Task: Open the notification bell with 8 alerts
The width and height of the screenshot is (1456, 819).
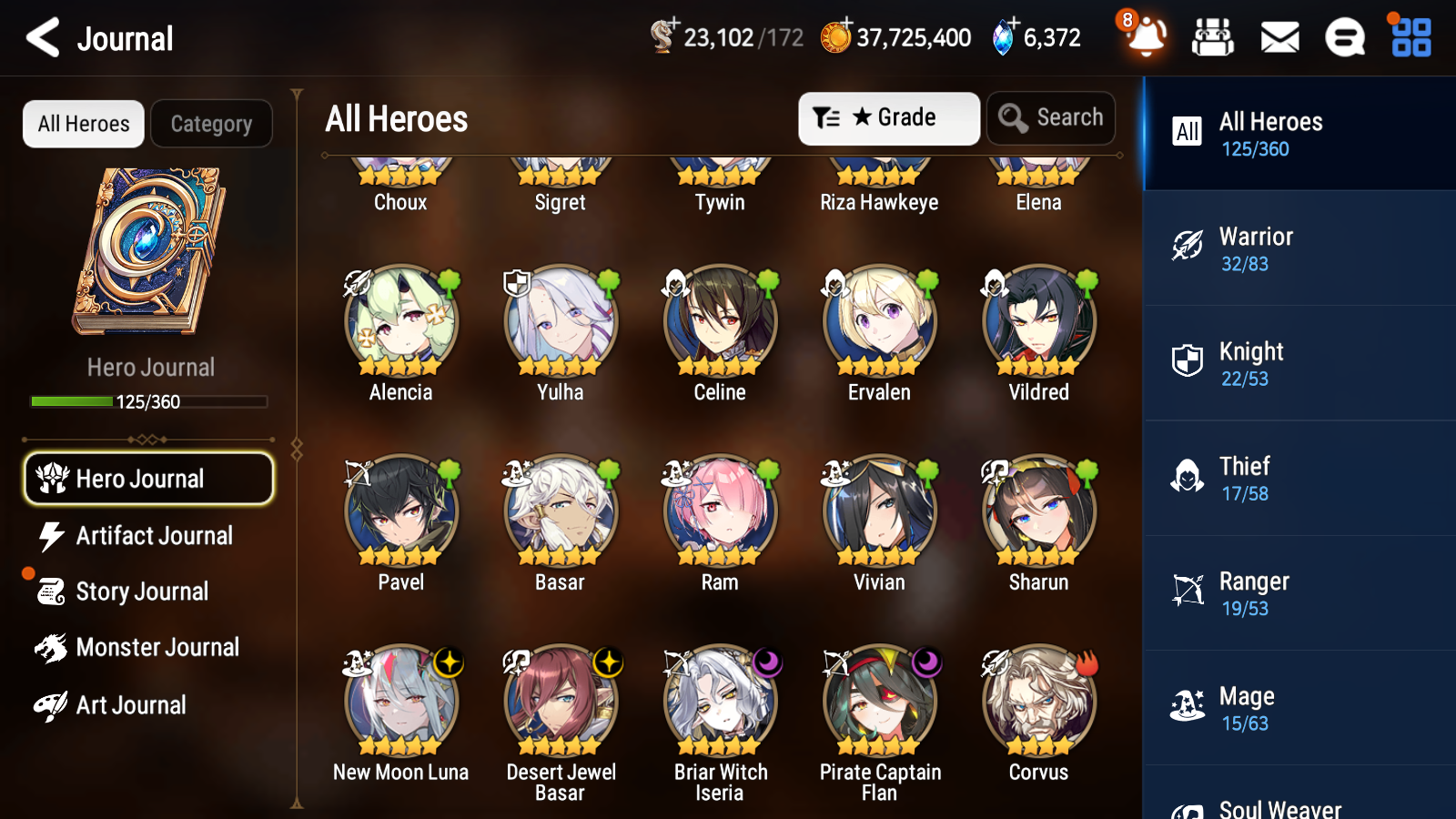Action: pyautogui.click(x=1146, y=38)
